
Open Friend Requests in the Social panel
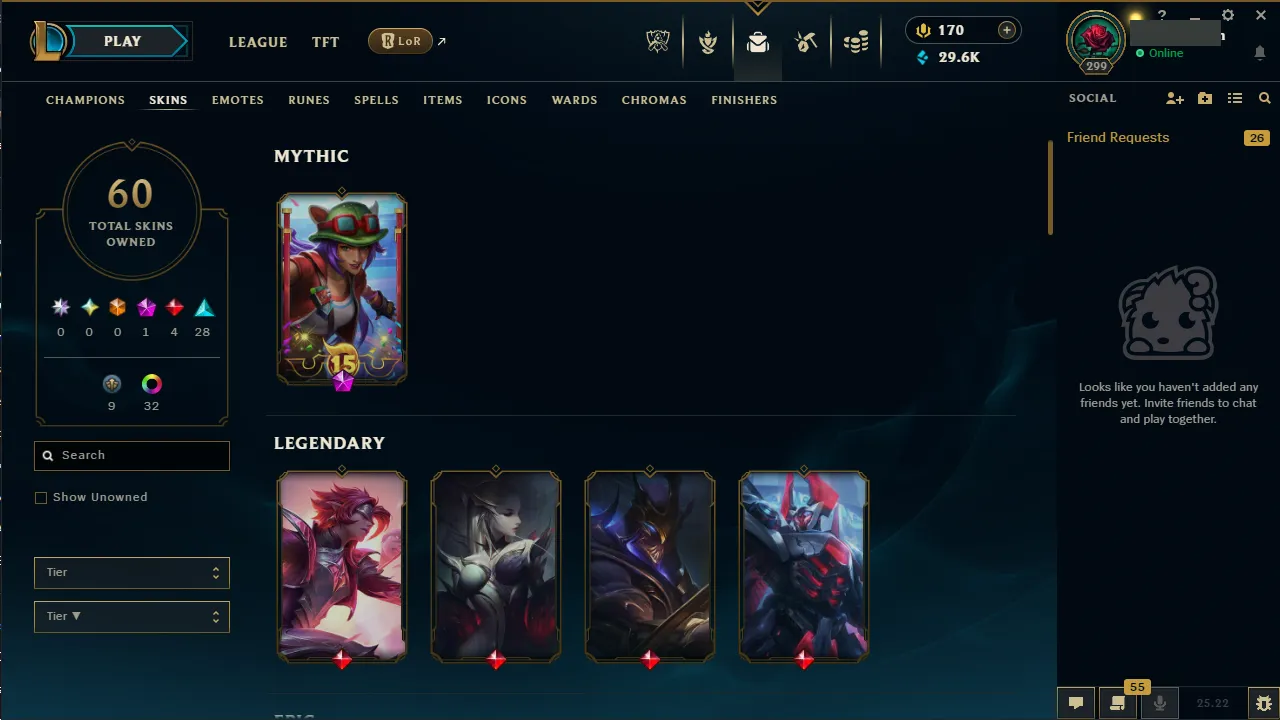click(x=1118, y=137)
